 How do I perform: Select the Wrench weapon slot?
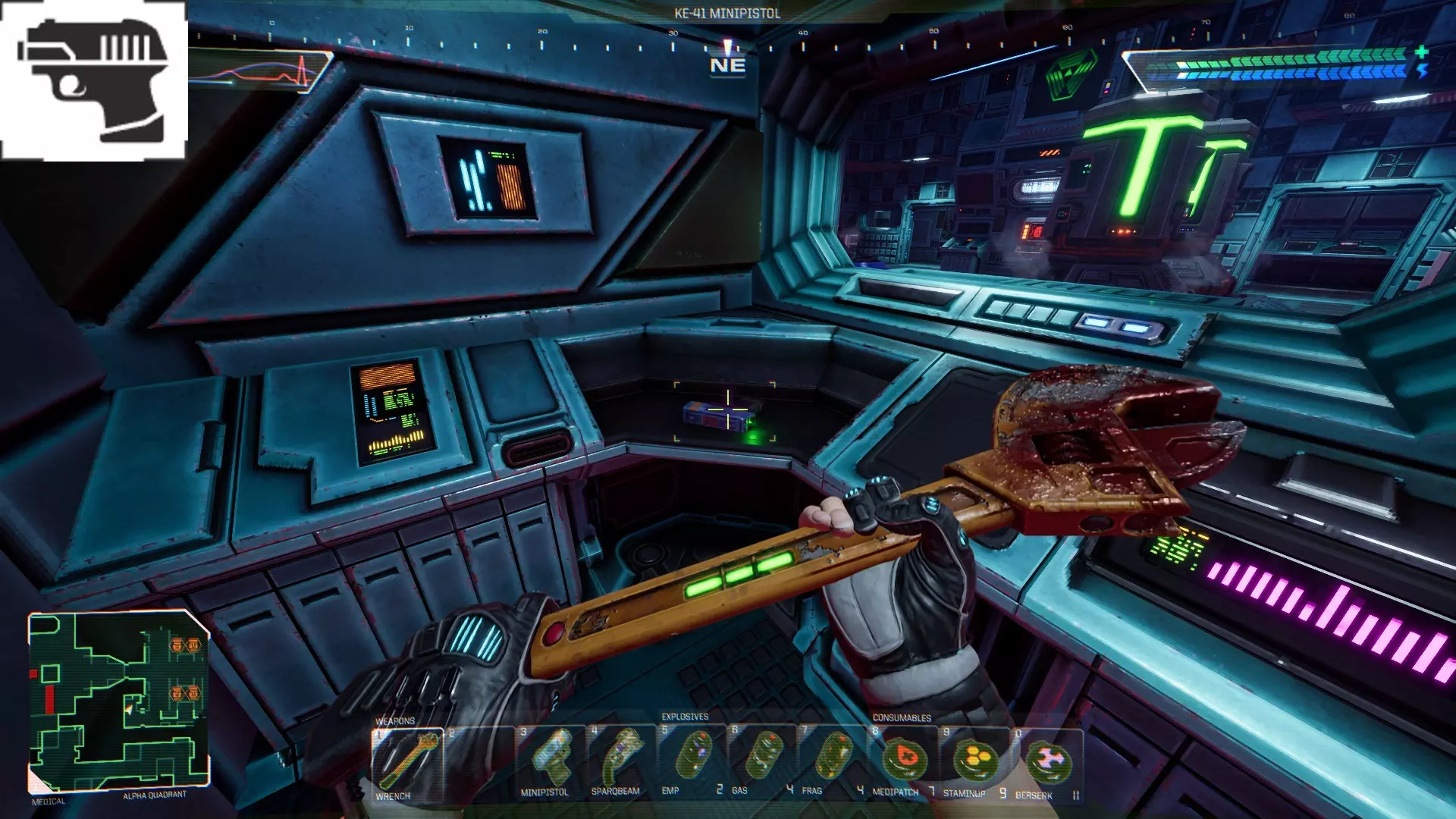407,763
